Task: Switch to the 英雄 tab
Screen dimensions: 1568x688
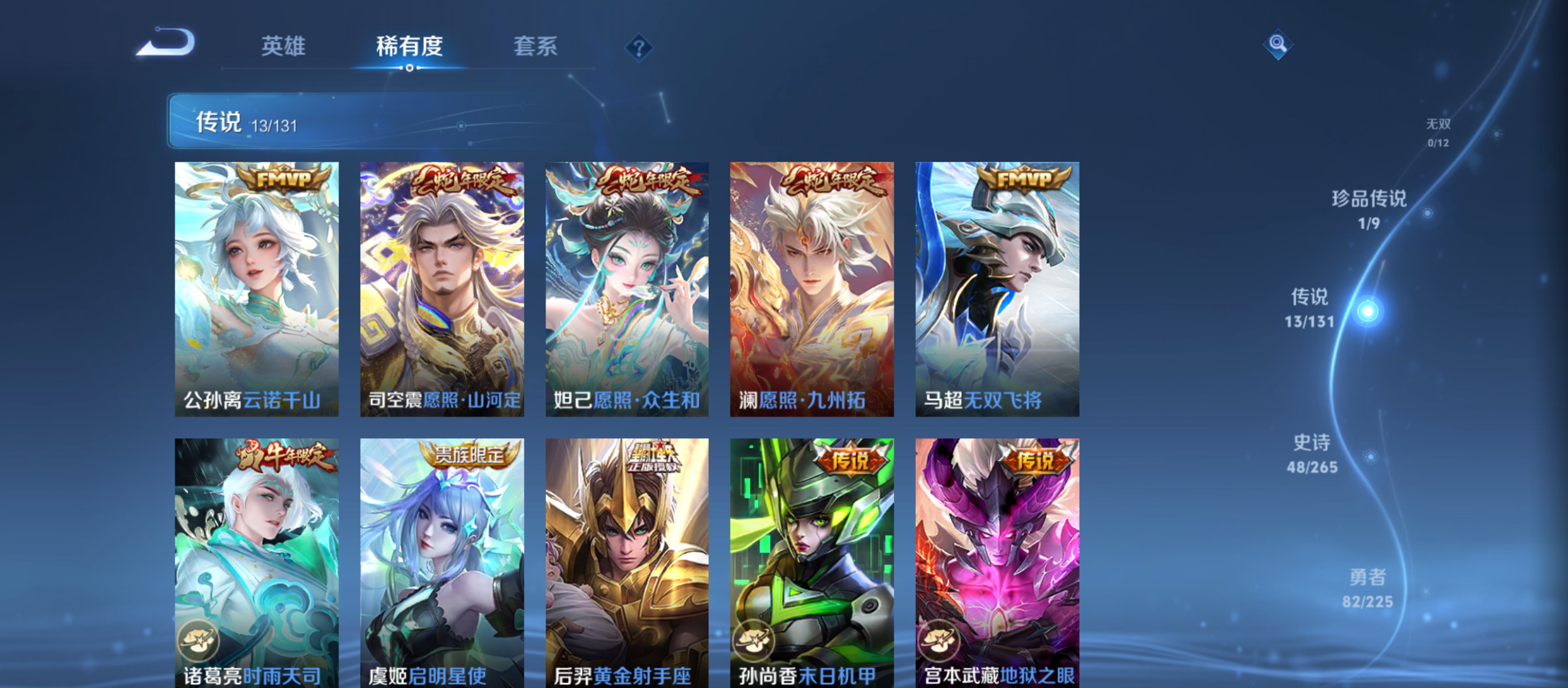Action: pyautogui.click(x=283, y=46)
